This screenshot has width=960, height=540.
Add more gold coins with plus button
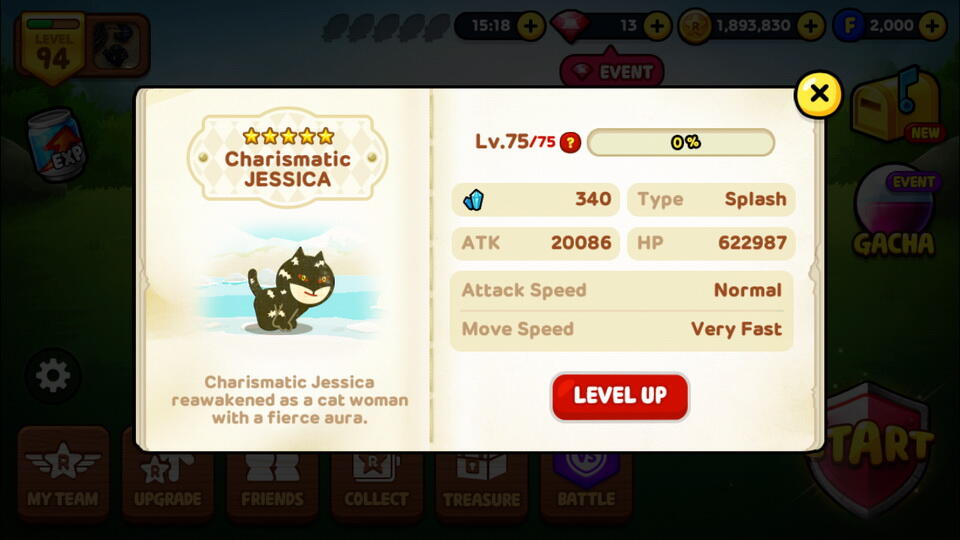(812, 25)
